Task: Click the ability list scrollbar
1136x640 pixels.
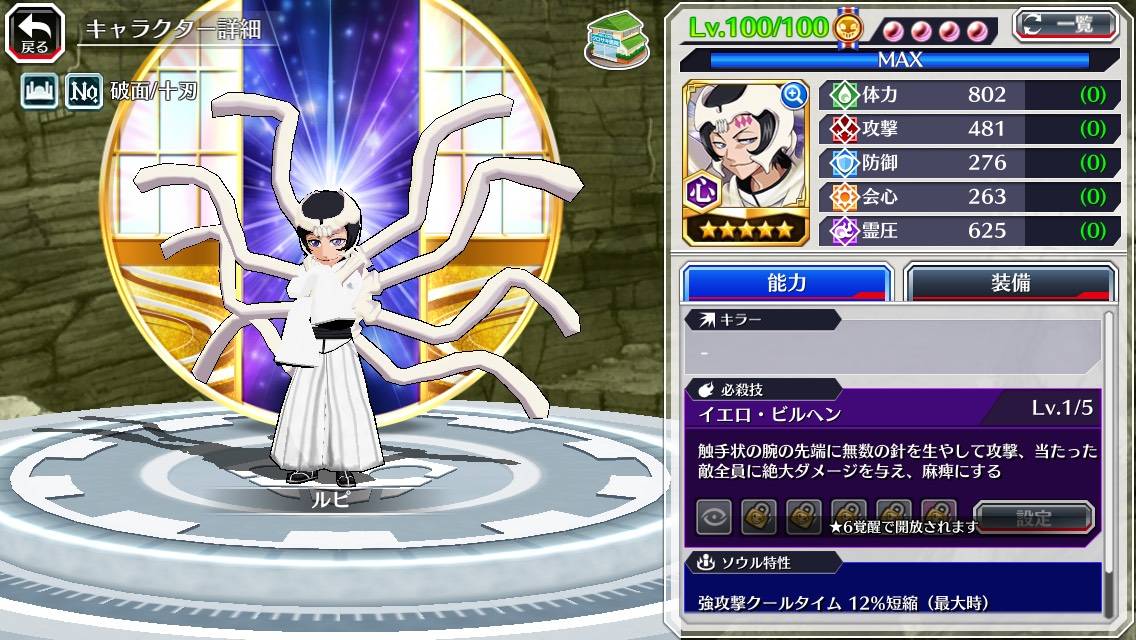Action: [1109, 460]
